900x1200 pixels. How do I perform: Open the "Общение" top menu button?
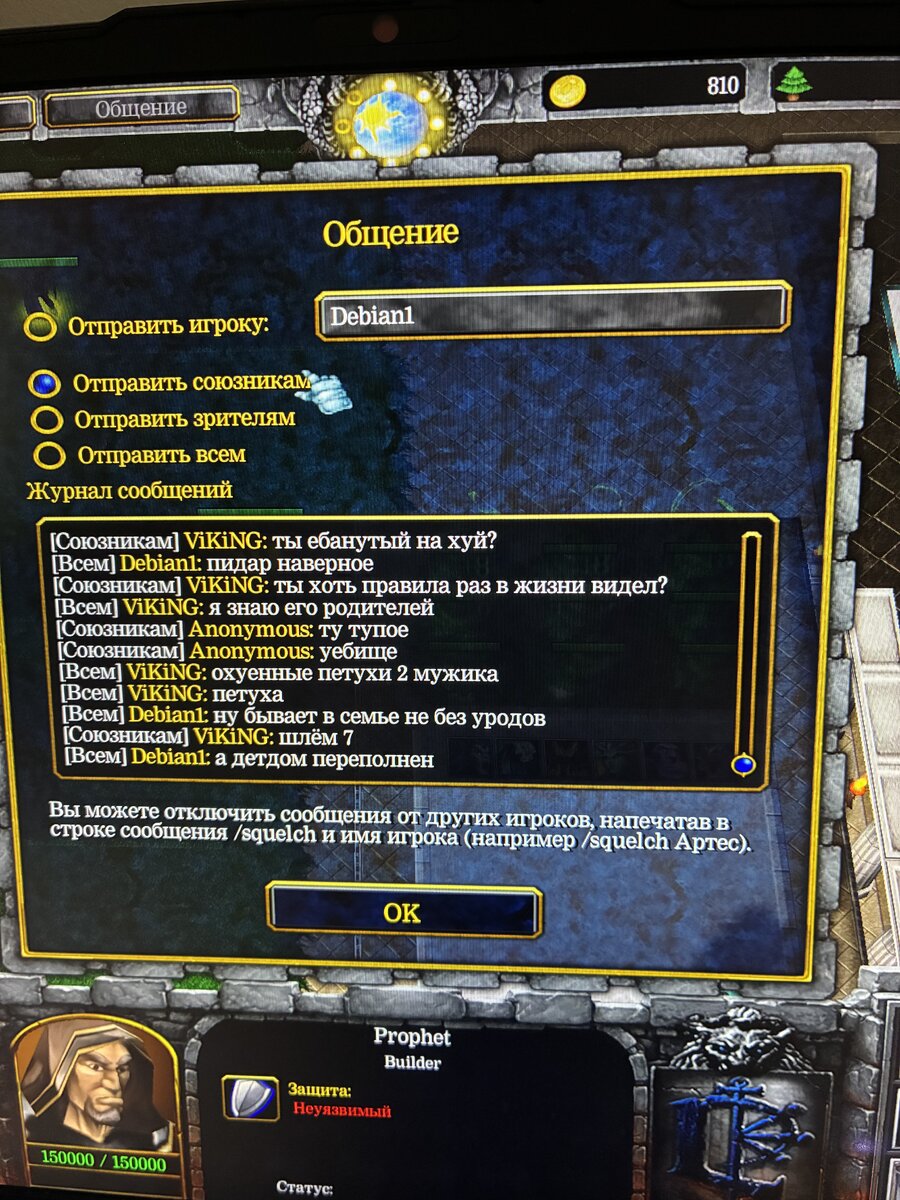pyautogui.click(x=141, y=108)
